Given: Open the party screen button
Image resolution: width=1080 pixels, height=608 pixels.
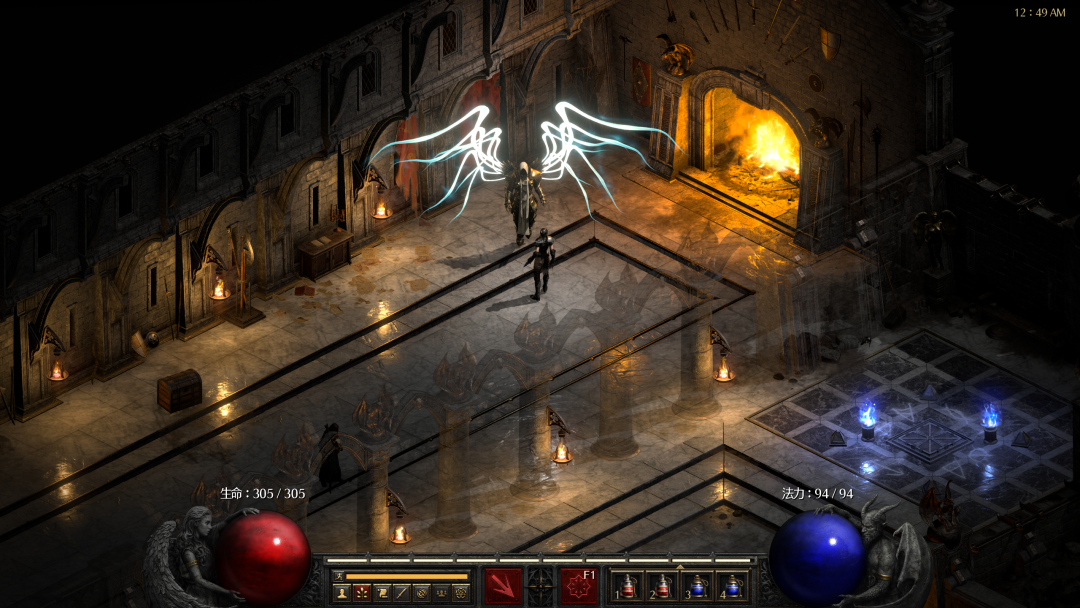Looking at the screenshot, I should coord(441,592).
